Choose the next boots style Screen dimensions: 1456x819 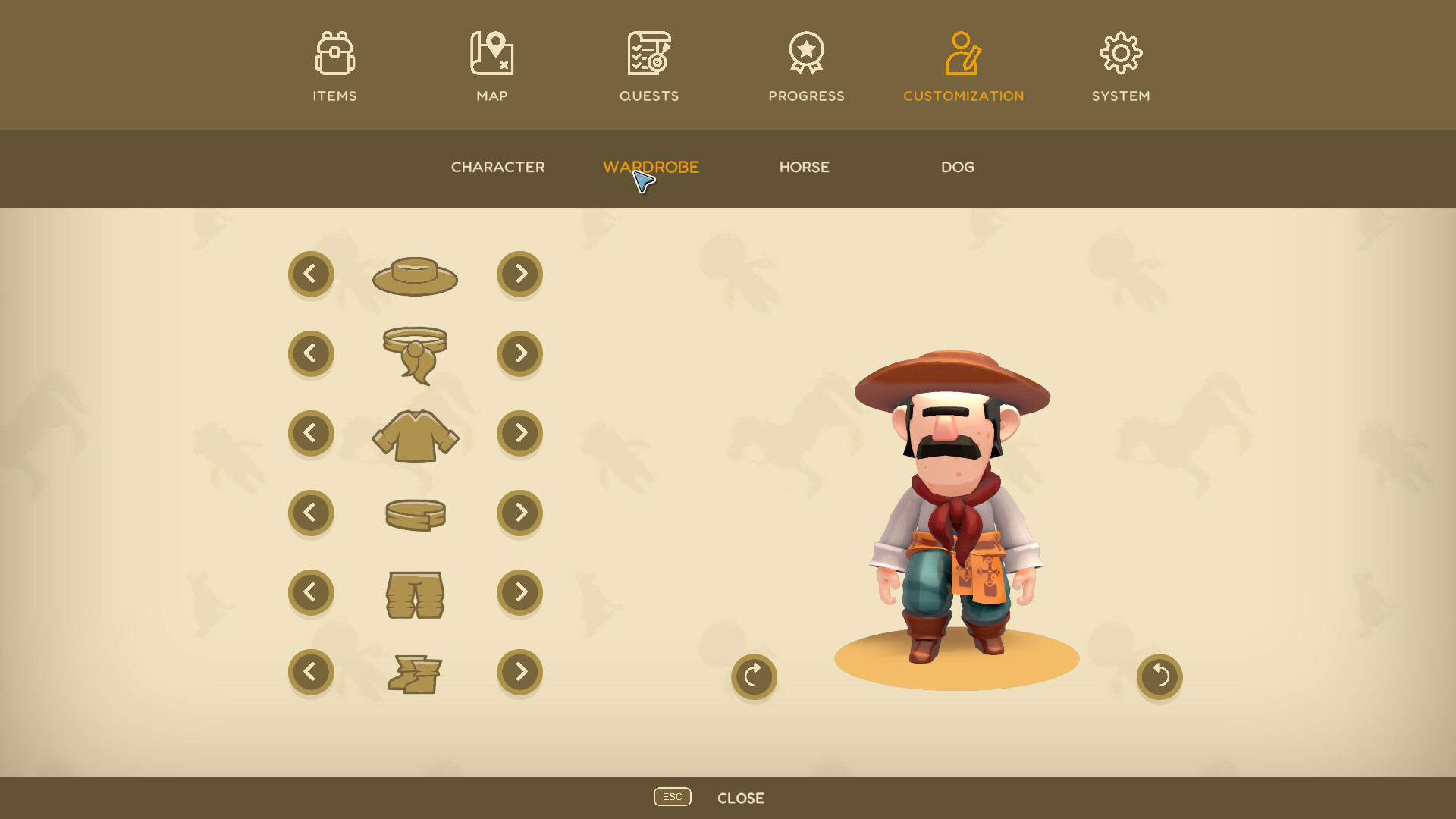pyautogui.click(x=519, y=672)
